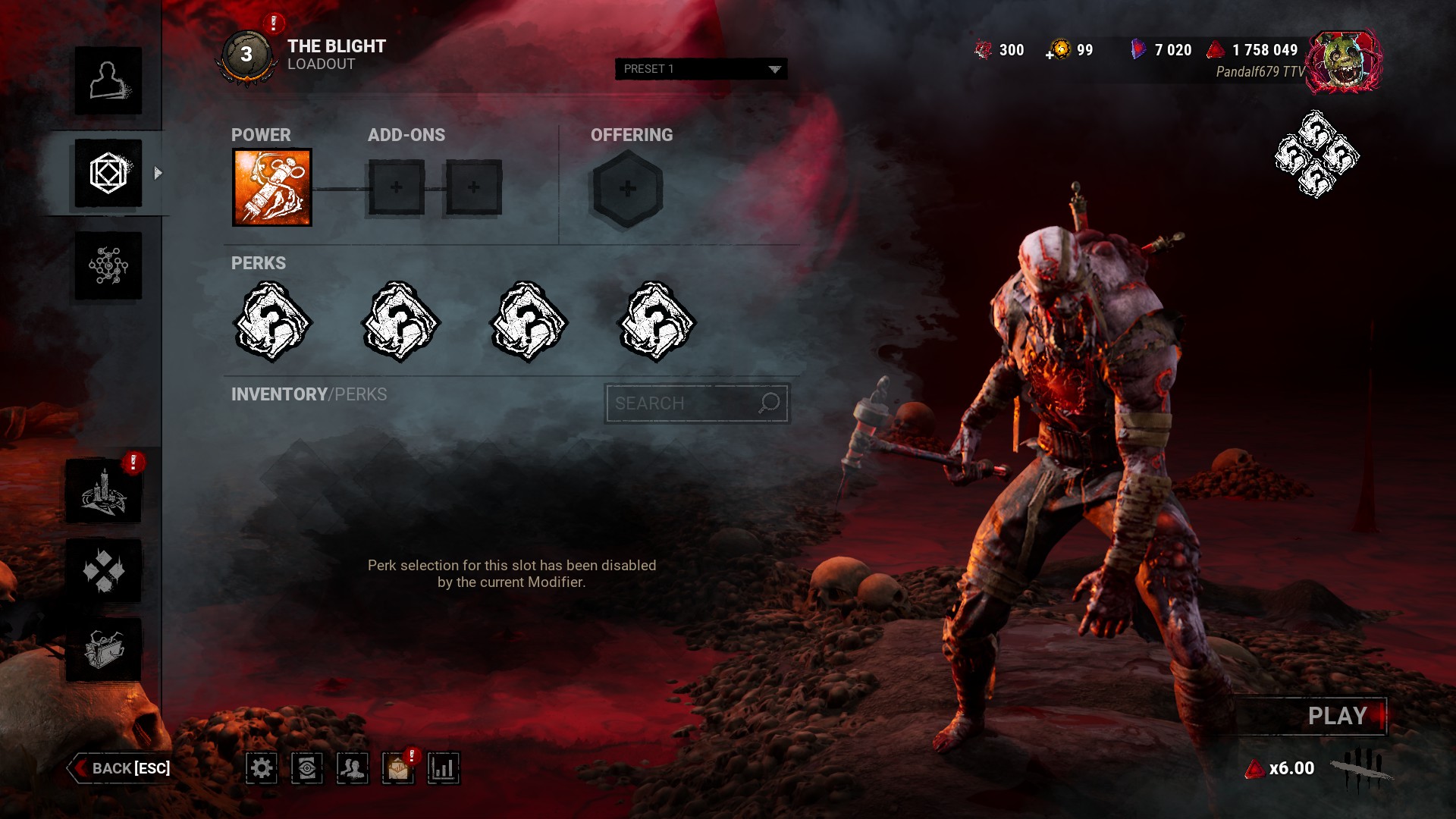This screenshot has height=819, width=1456.
Task: Open the bloodweb node tab
Action: (x=108, y=265)
